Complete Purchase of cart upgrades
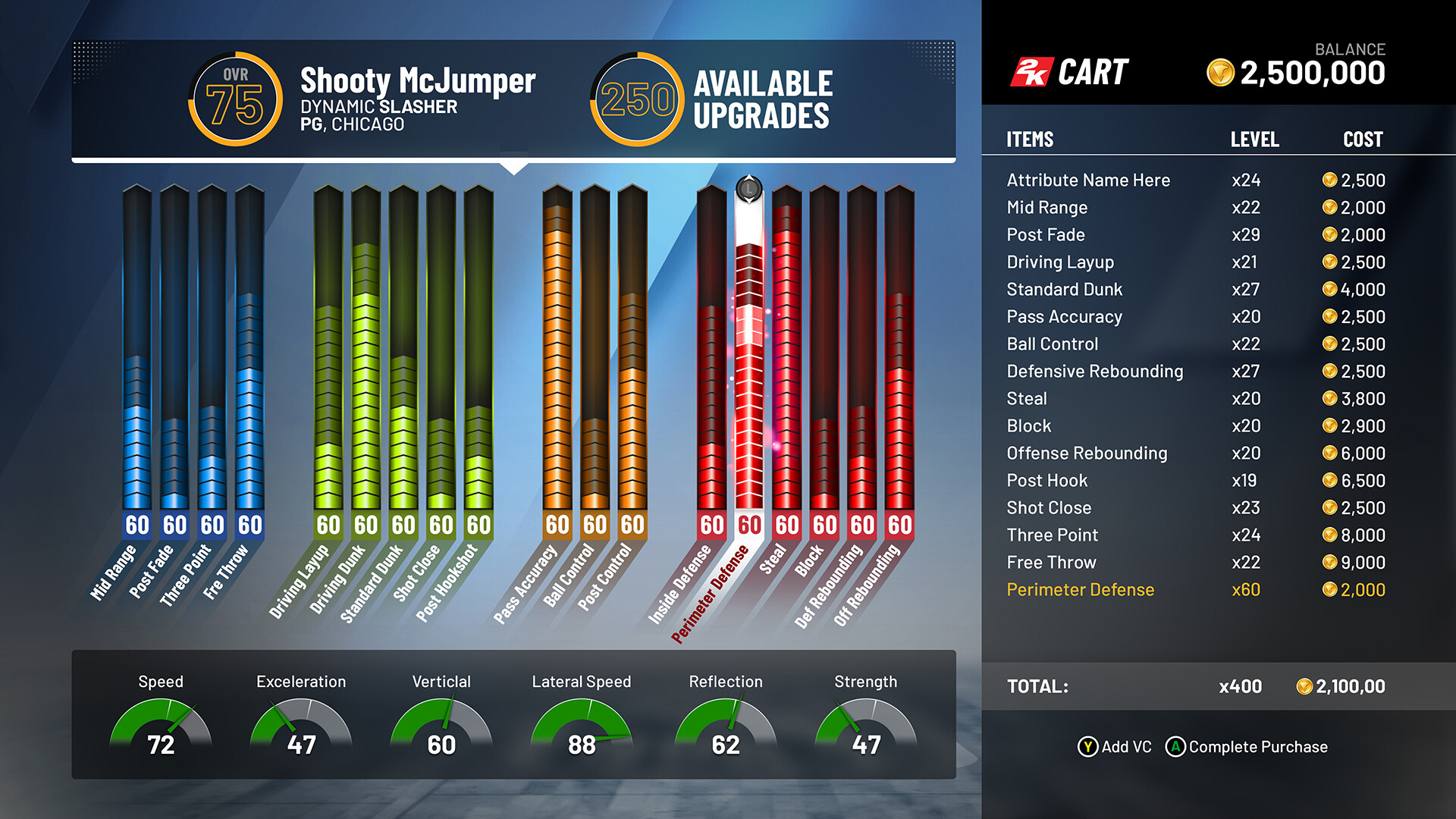Screen dimensions: 1456x819 pos(1247,747)
